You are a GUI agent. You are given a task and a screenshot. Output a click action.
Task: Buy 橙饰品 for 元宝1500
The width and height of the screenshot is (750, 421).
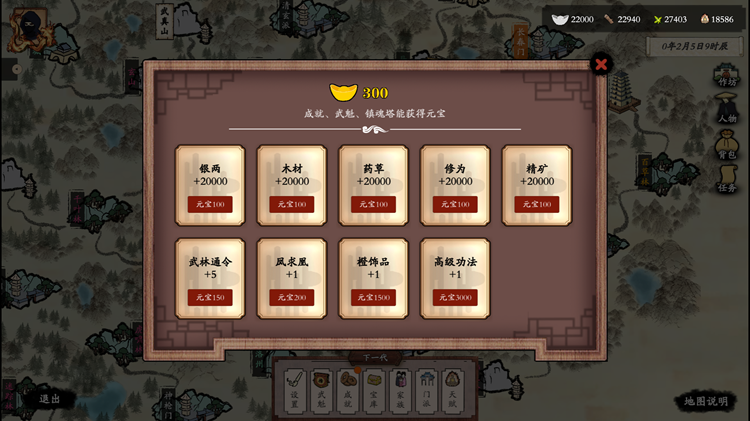[x=373, y=297]
